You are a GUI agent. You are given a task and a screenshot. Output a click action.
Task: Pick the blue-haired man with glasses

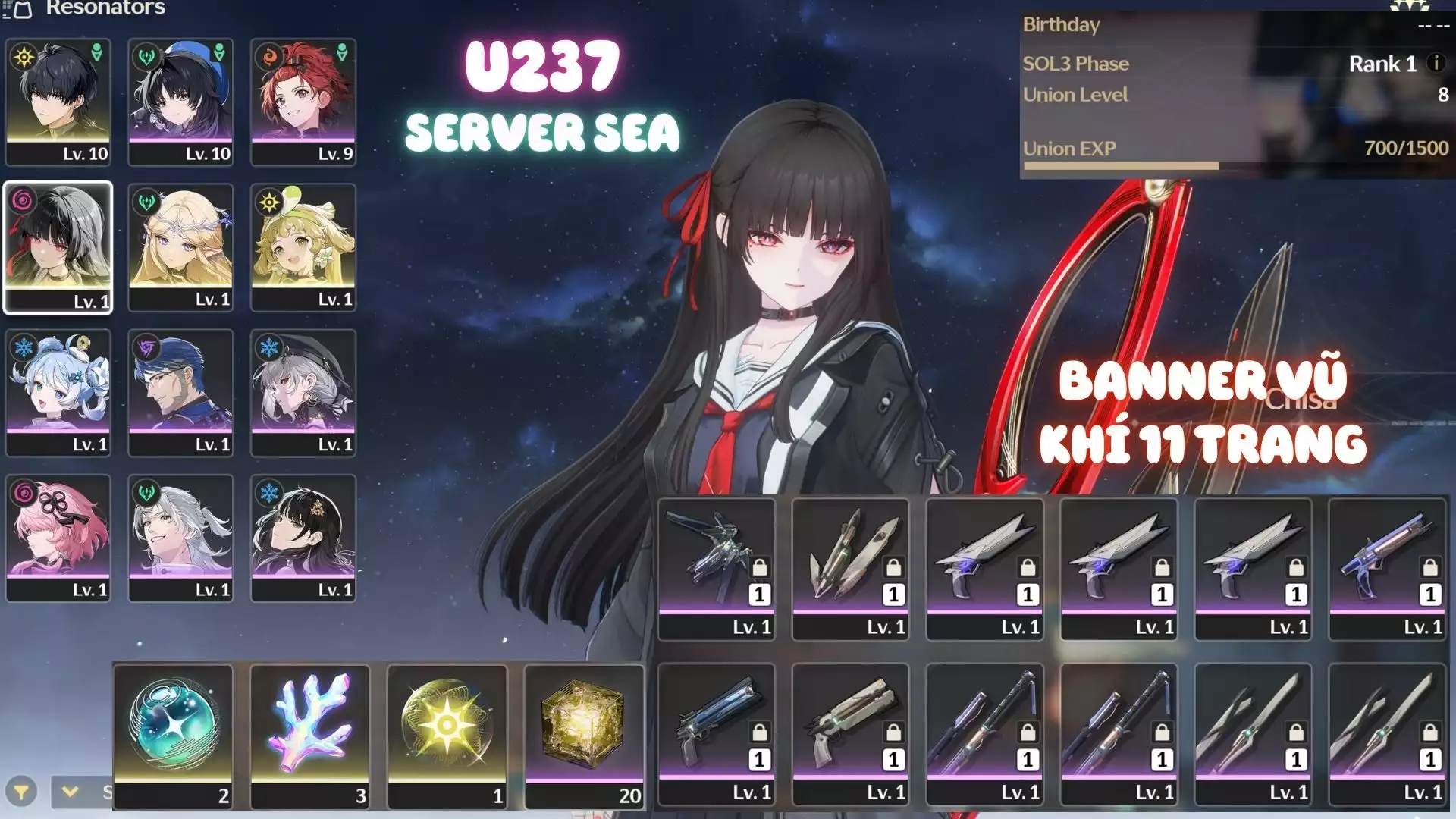click(x=180, y=392)
